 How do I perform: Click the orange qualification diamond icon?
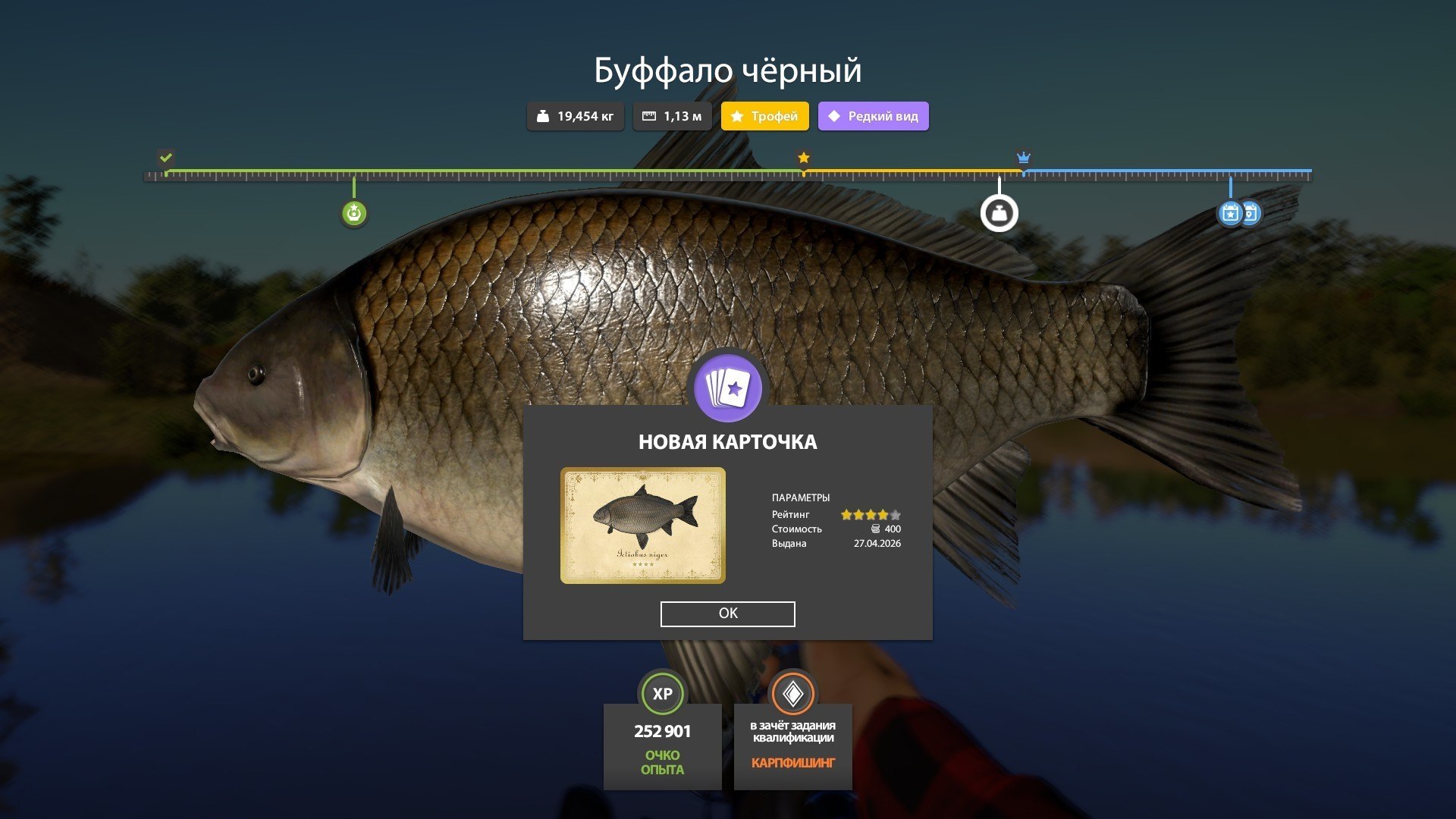tap(793, 694)
